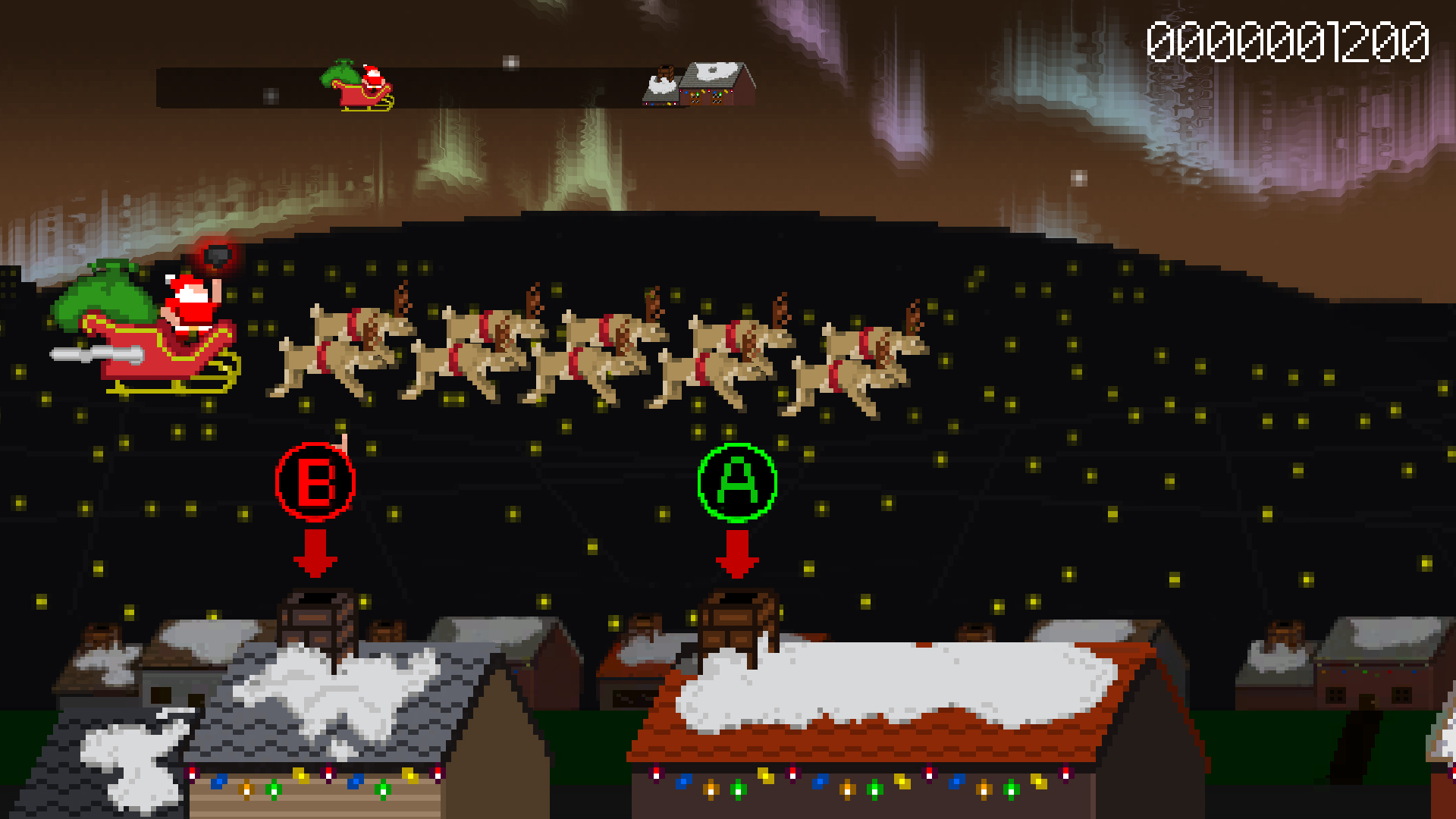Click the green A button prompt
The width and height of the screenshot is (1456, 819).
pos(736,482)
